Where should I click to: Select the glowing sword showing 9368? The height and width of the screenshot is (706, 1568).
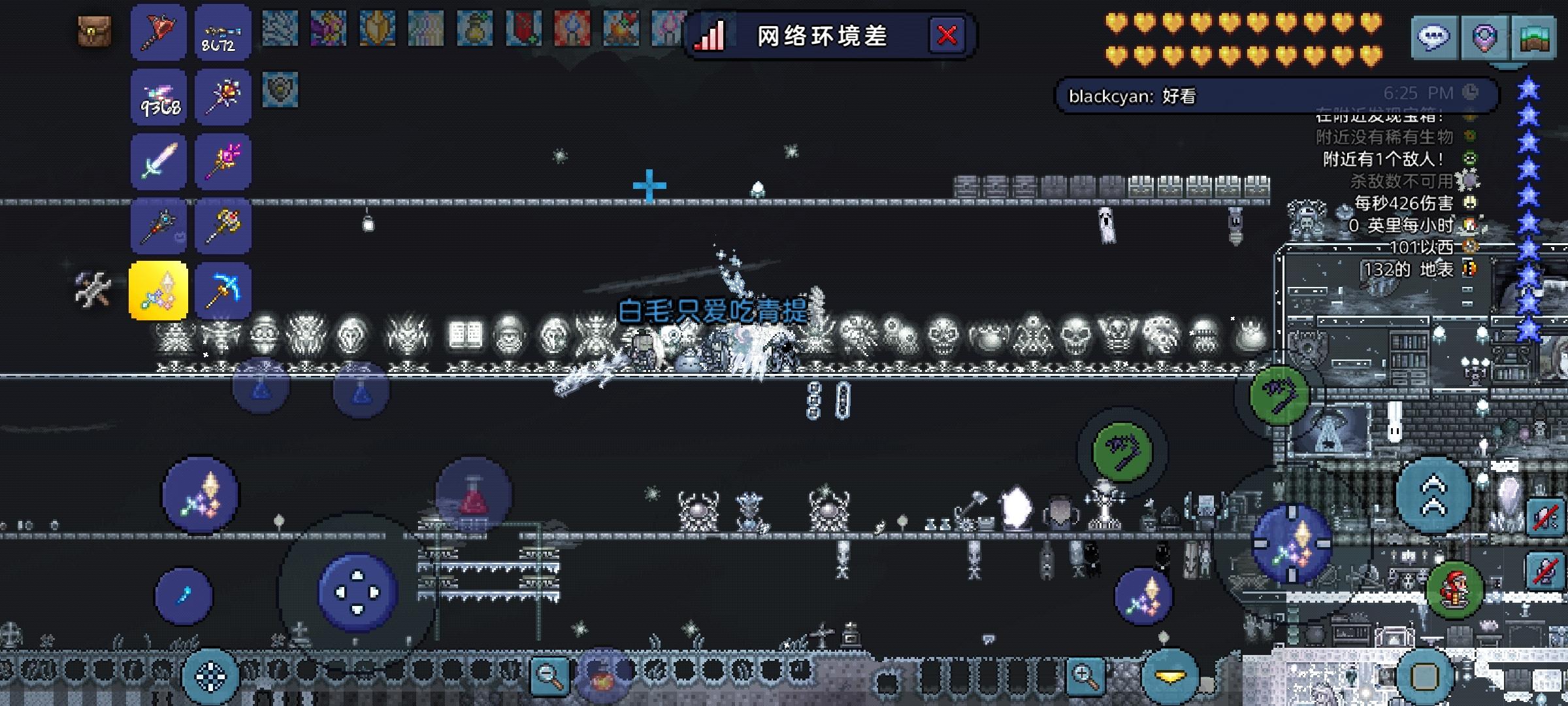tap(158, 97)
